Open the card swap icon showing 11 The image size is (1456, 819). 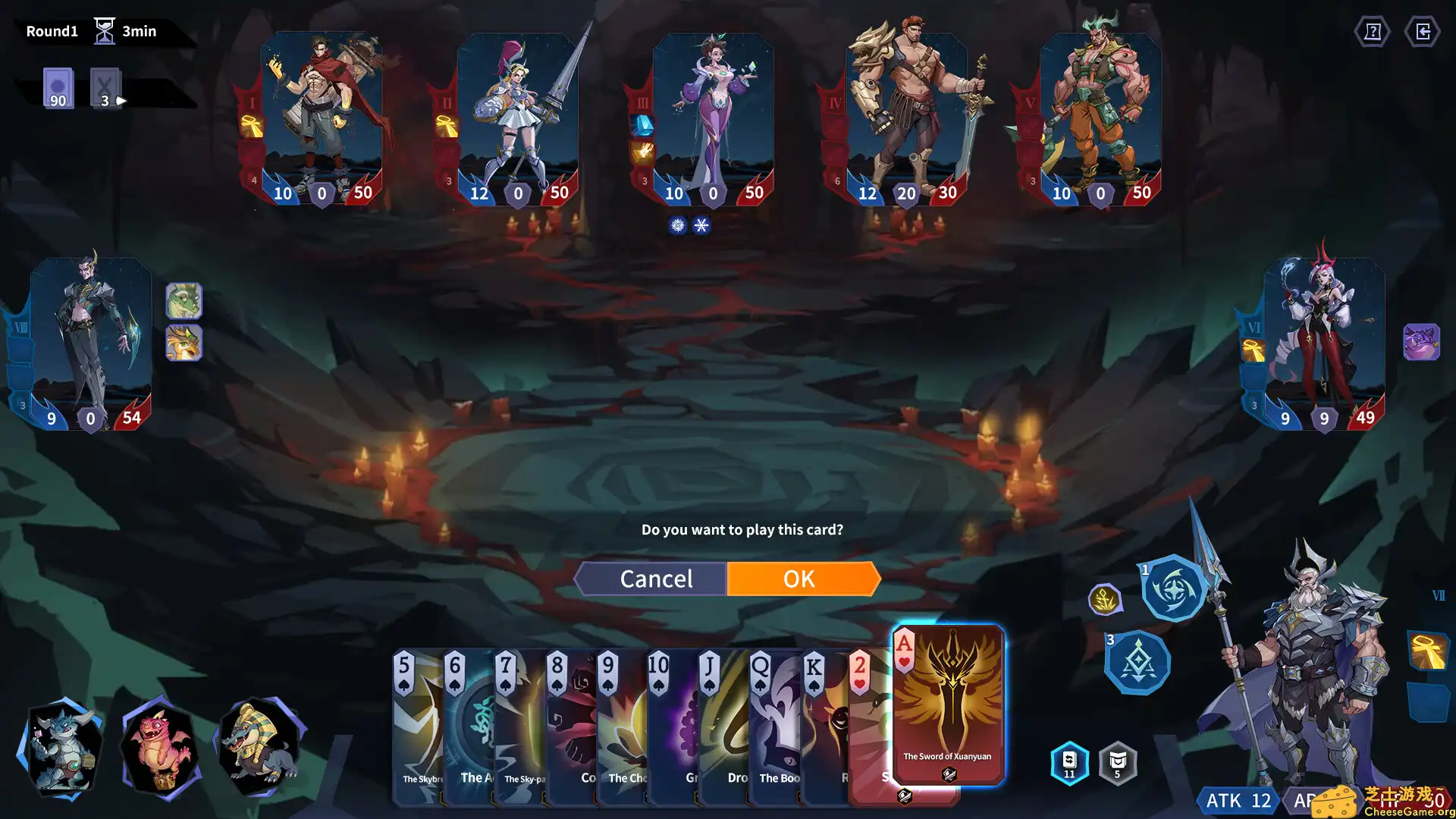[x=1068, y=763]
